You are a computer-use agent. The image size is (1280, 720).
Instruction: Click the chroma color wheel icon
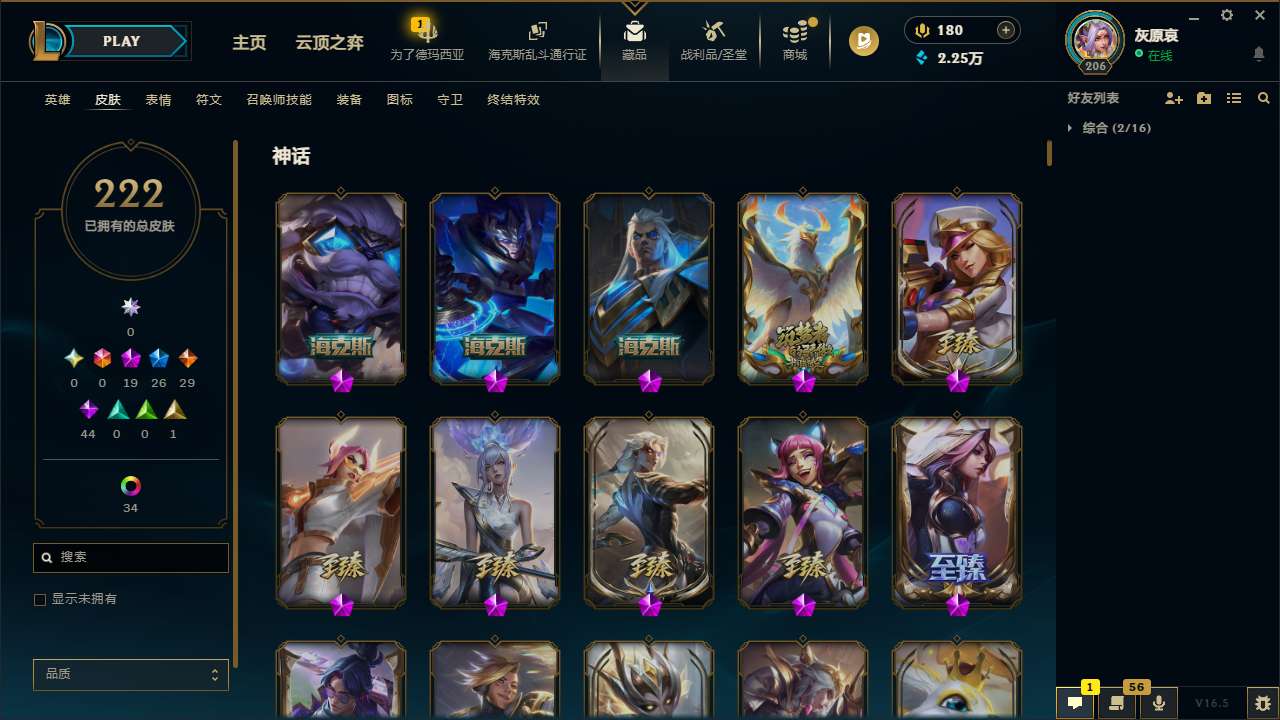coord(130,486)
